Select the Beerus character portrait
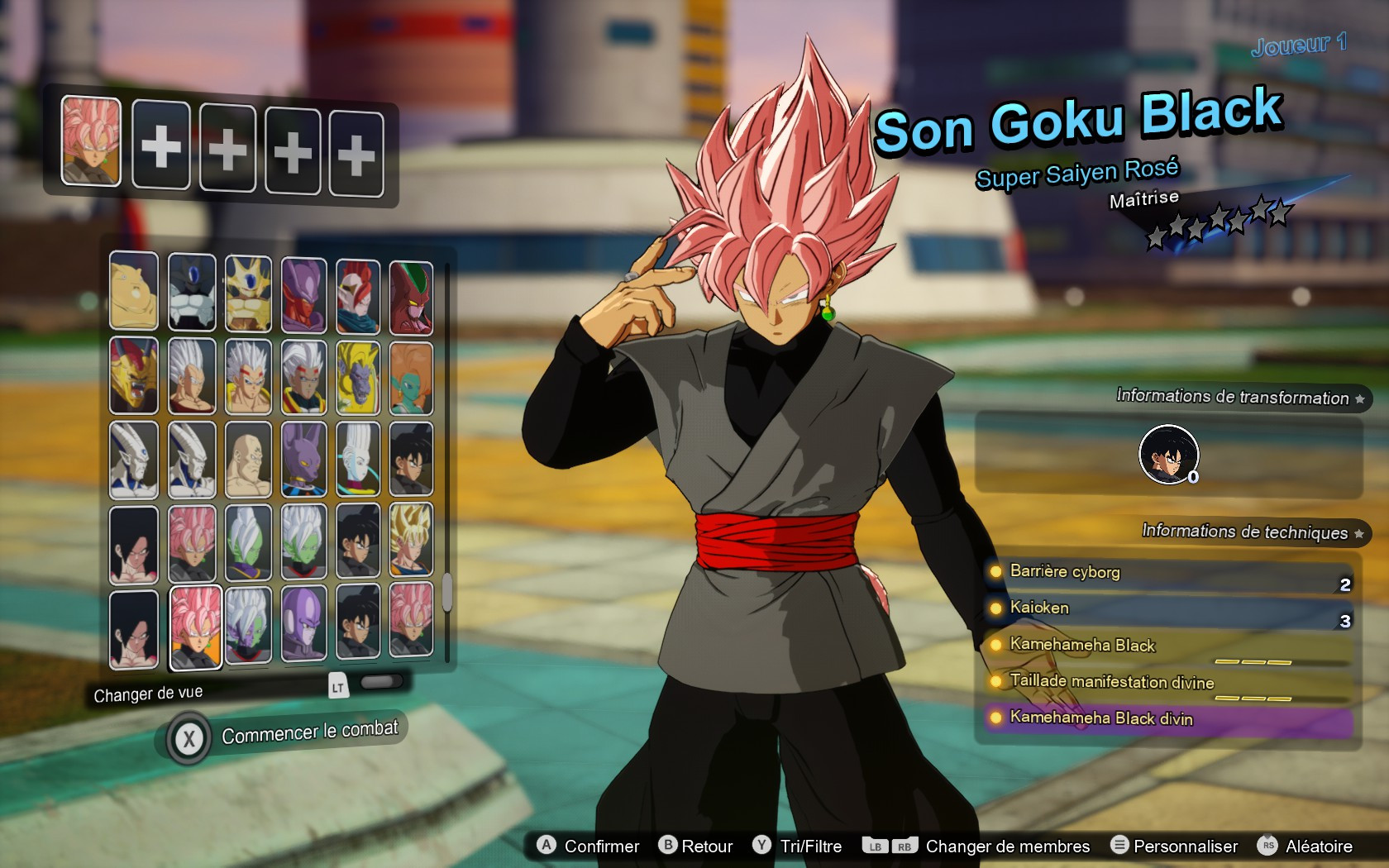1389x868 pixels. 304,460
